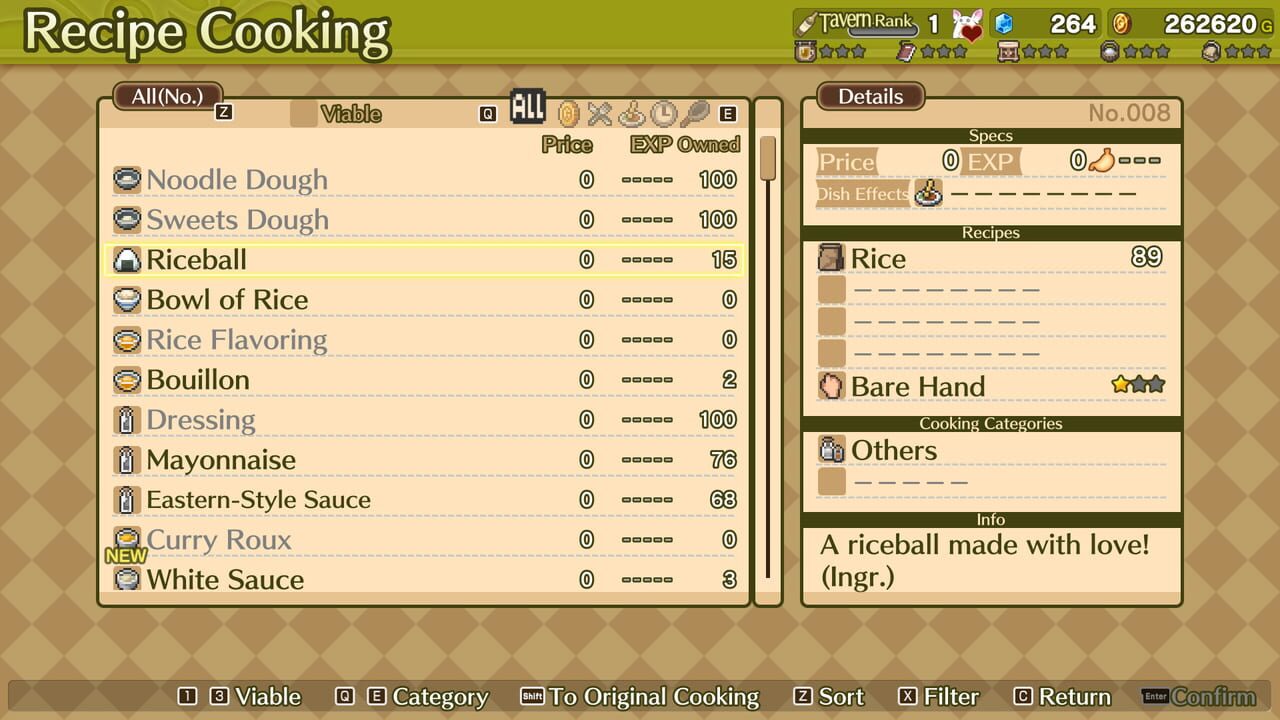
Task: Select the White Sauce recipe
Action: [225, 580]
